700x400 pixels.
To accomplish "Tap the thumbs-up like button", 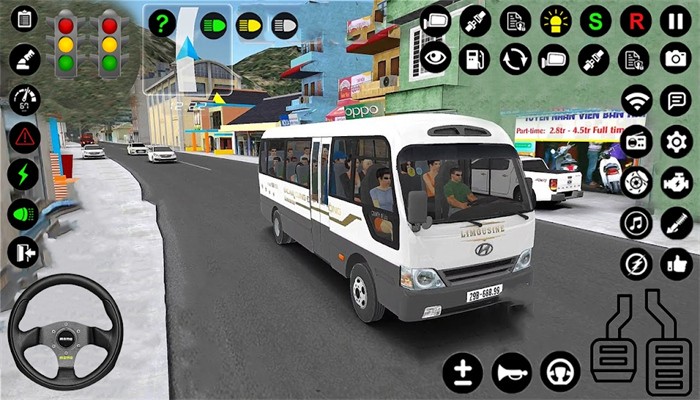I will point(676,264).
